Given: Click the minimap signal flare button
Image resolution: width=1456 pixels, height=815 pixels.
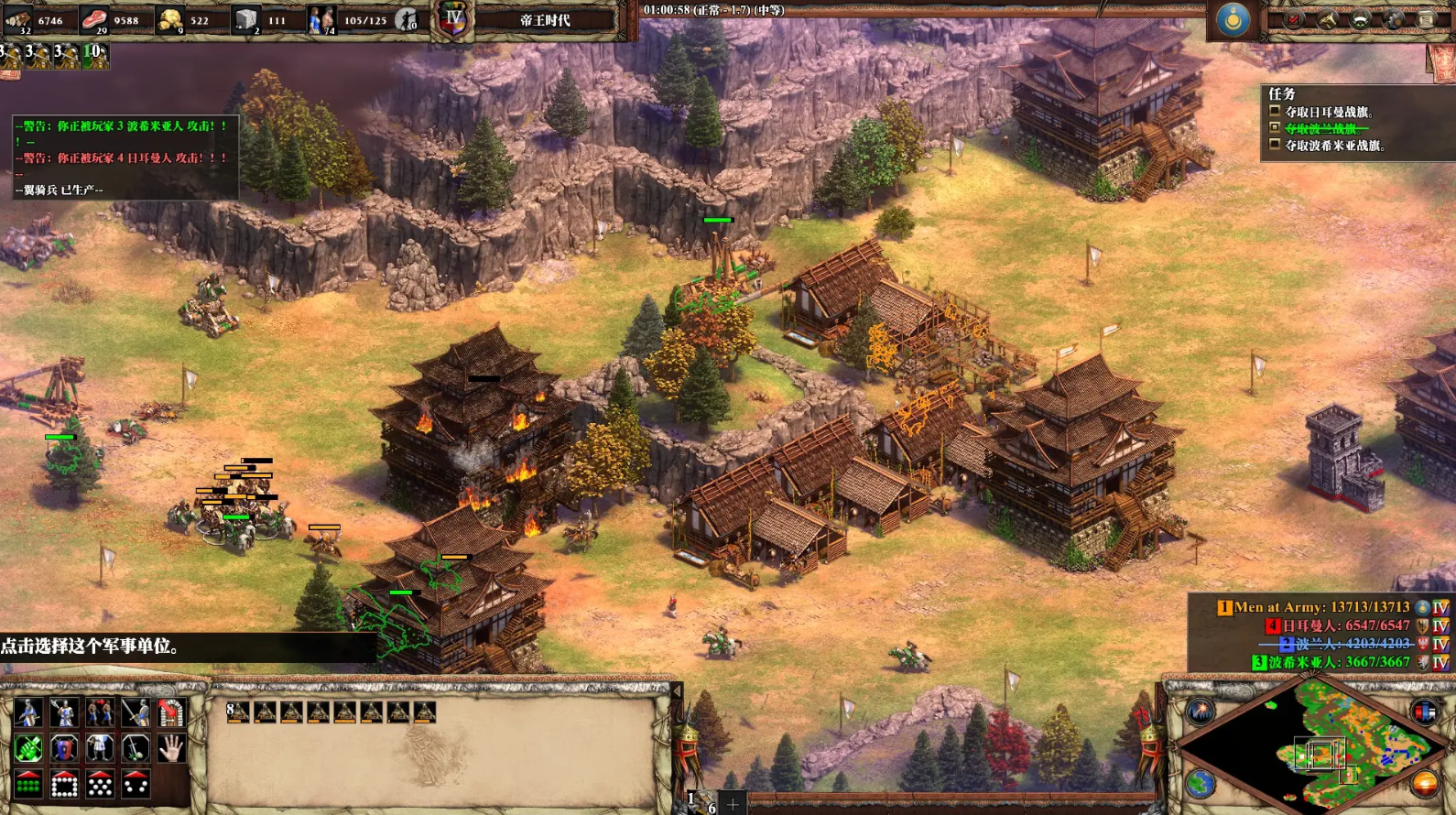Looking at the screenshot, I should click(x=1201, y=712).
